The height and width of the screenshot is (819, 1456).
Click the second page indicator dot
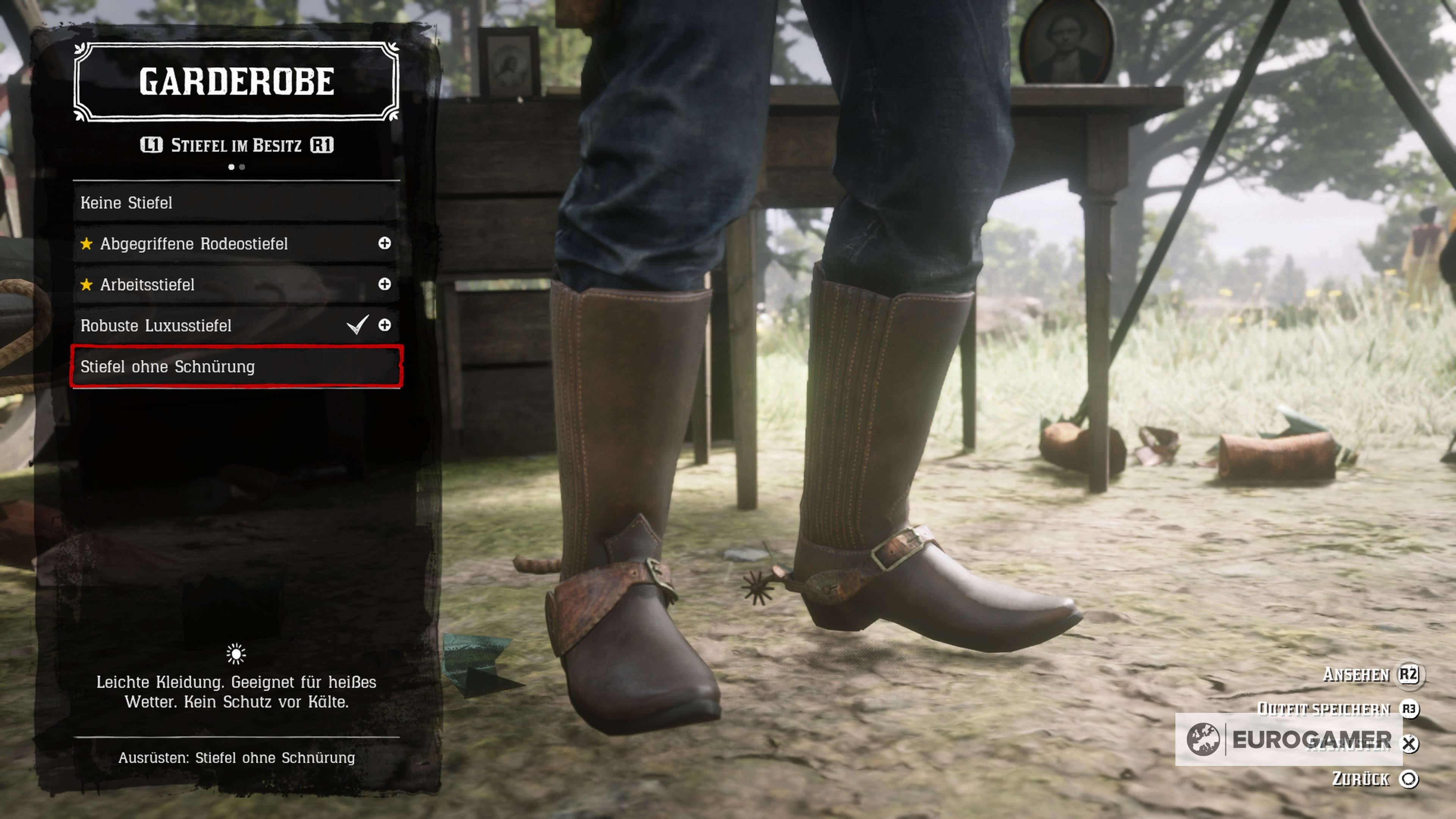click(242, 167)
